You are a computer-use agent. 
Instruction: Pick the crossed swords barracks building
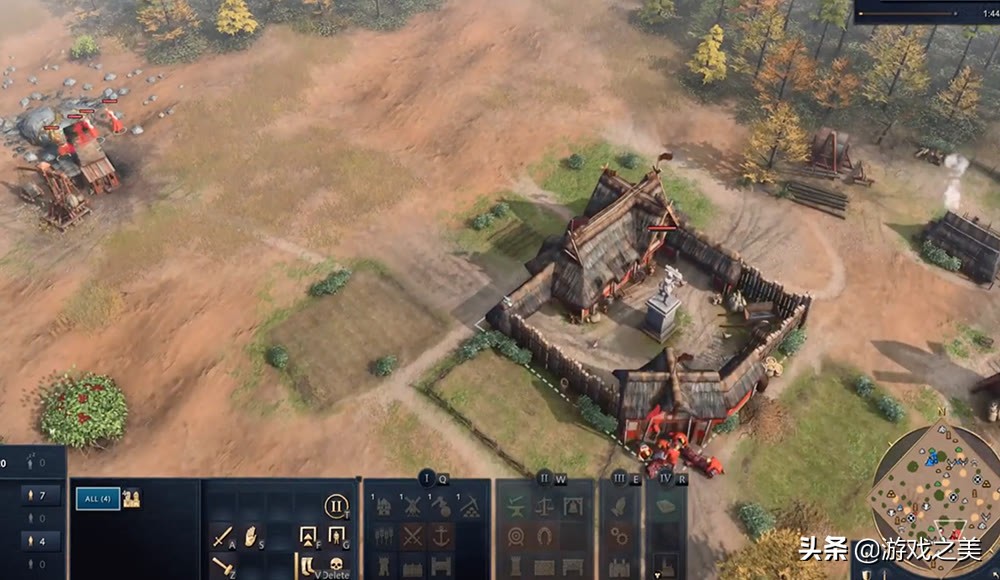point(412,537)
